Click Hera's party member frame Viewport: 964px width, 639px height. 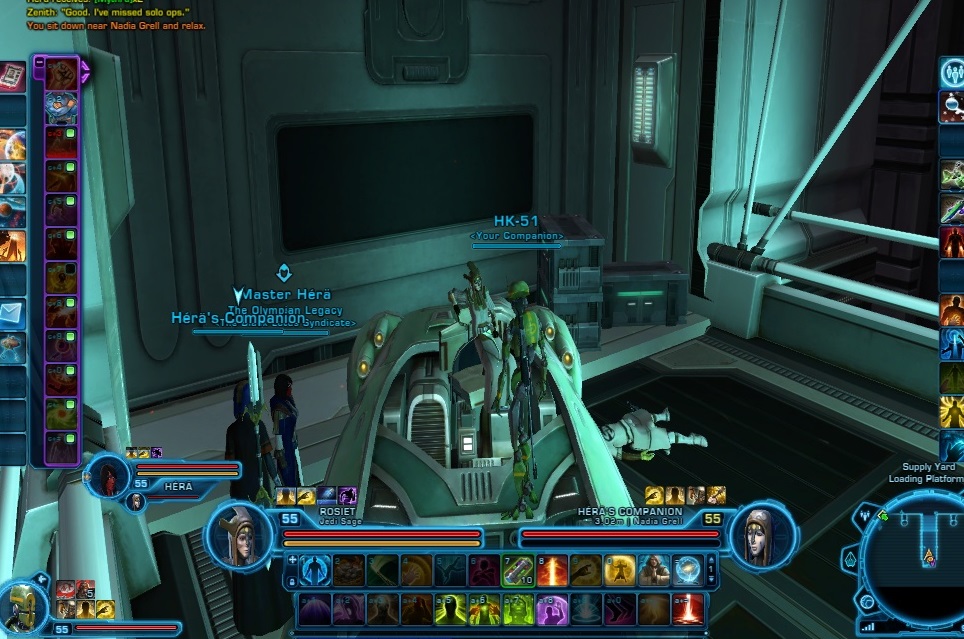click(x=109, y=478)
